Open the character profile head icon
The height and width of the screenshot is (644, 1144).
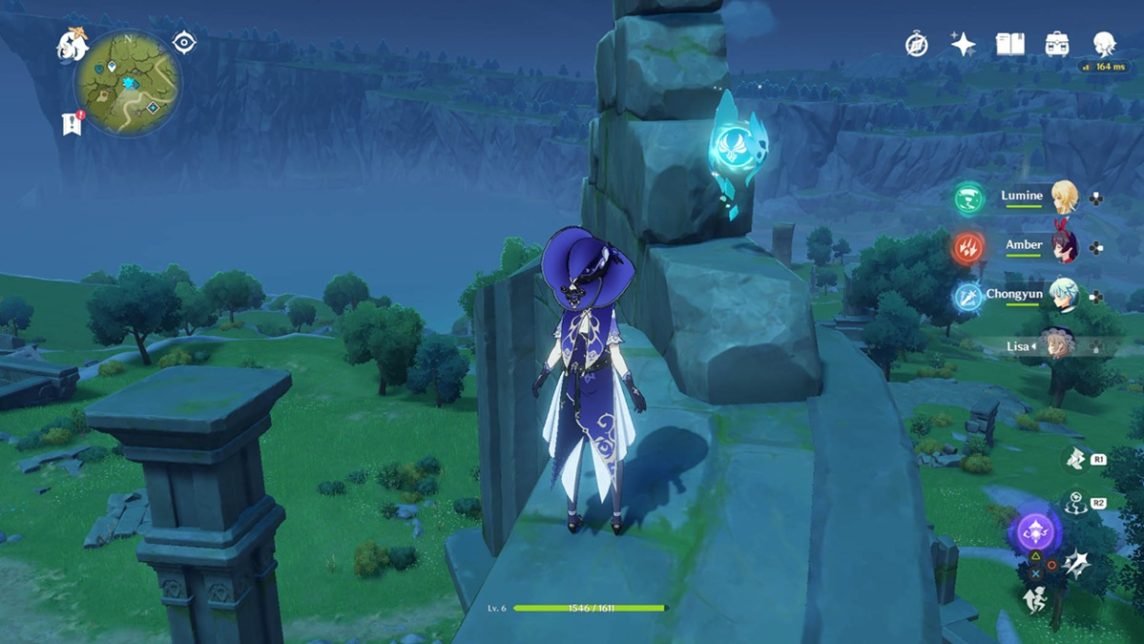tap(1104, 44)
